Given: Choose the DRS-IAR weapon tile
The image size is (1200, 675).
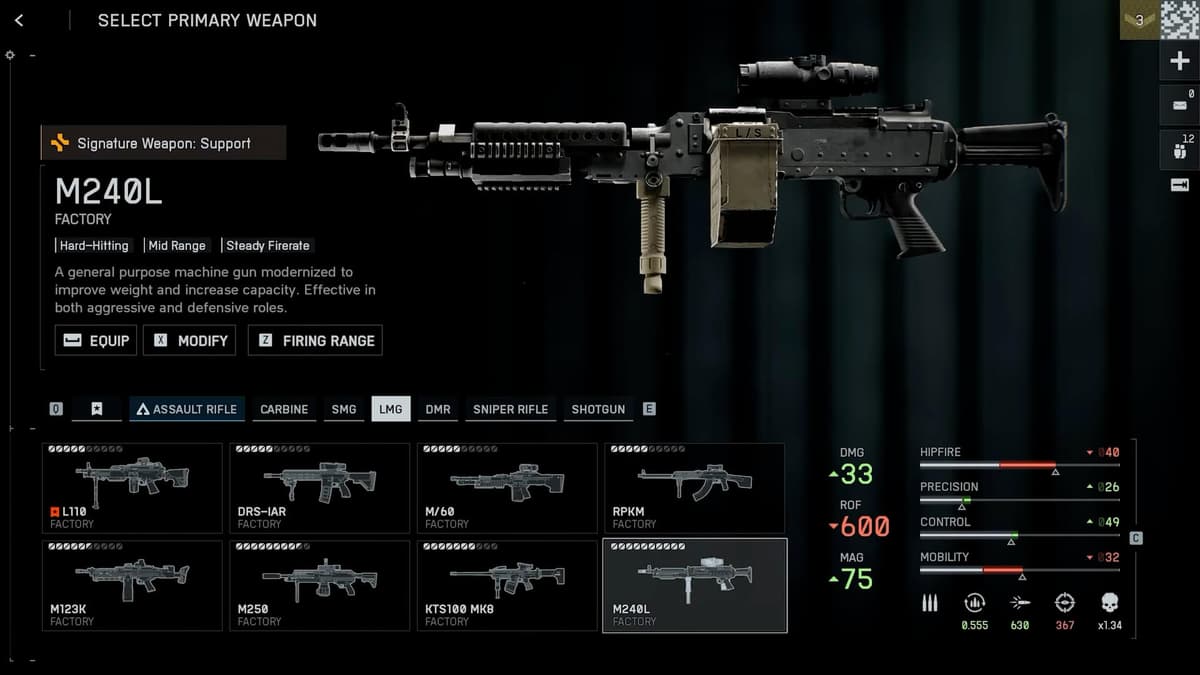Looking at the screenshot, I should point(319,488).
